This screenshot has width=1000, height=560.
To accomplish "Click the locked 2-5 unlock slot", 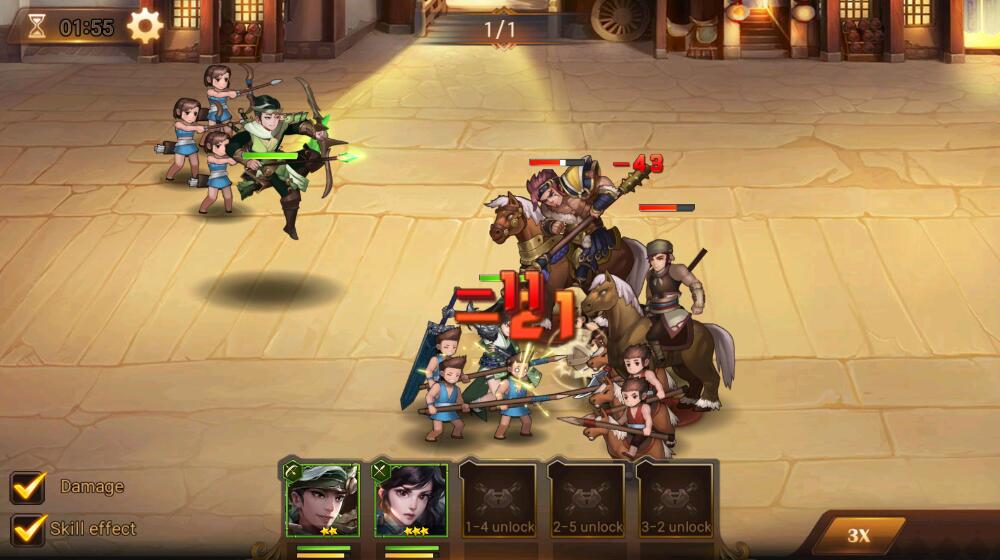I will [587, 500].
